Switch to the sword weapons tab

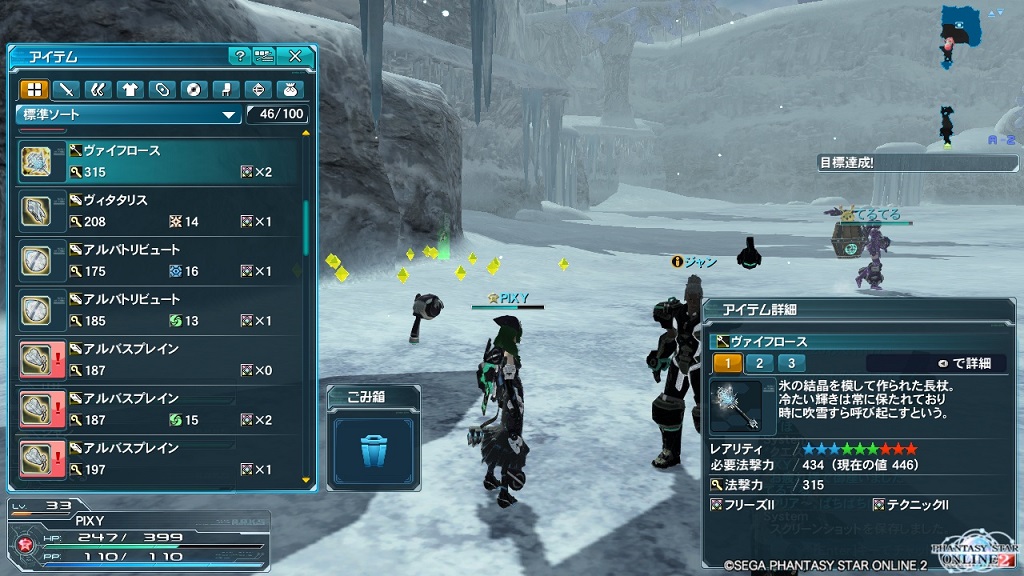click(67, 90)
